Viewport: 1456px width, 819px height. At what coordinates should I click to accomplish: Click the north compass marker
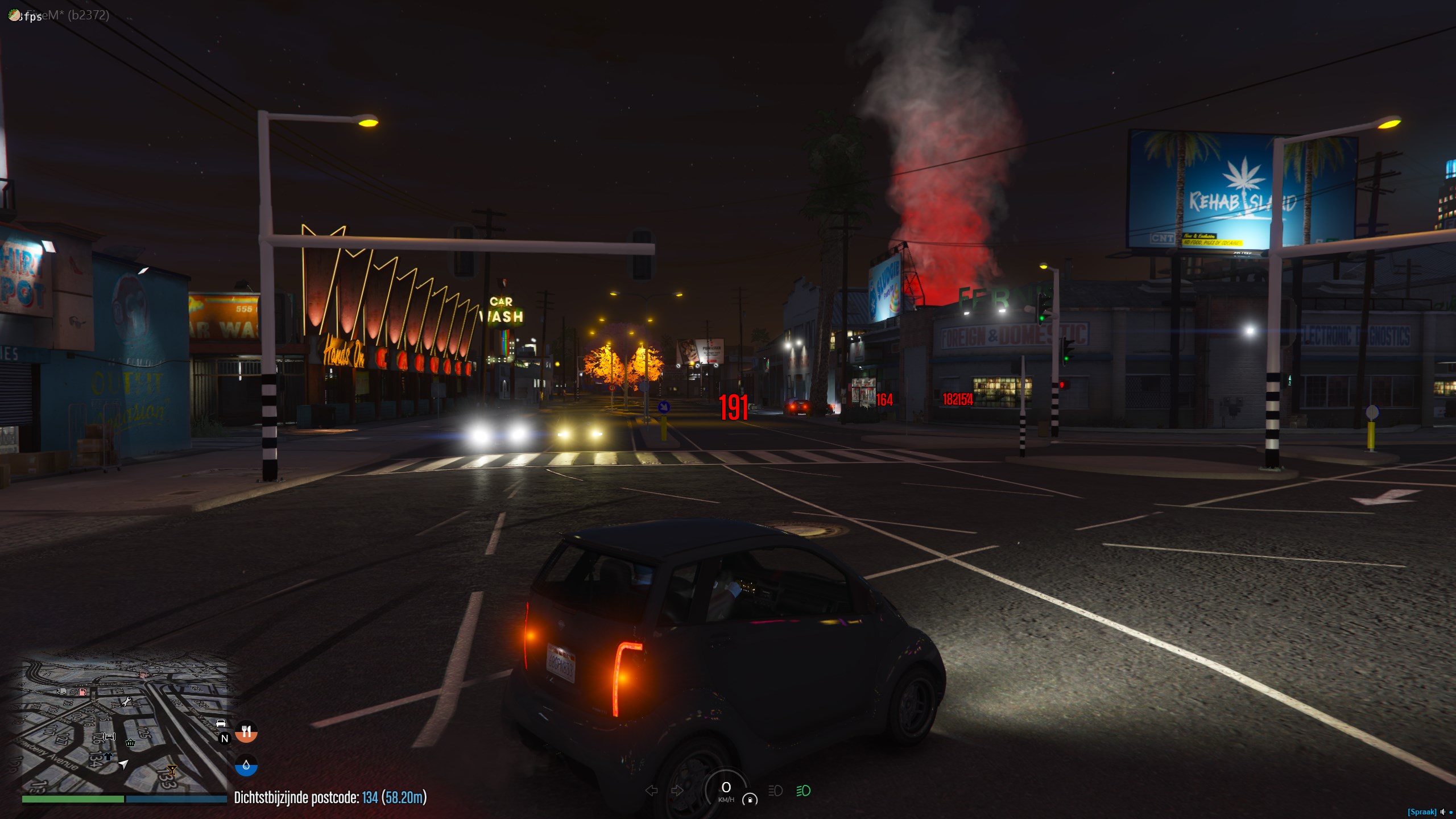225,738
